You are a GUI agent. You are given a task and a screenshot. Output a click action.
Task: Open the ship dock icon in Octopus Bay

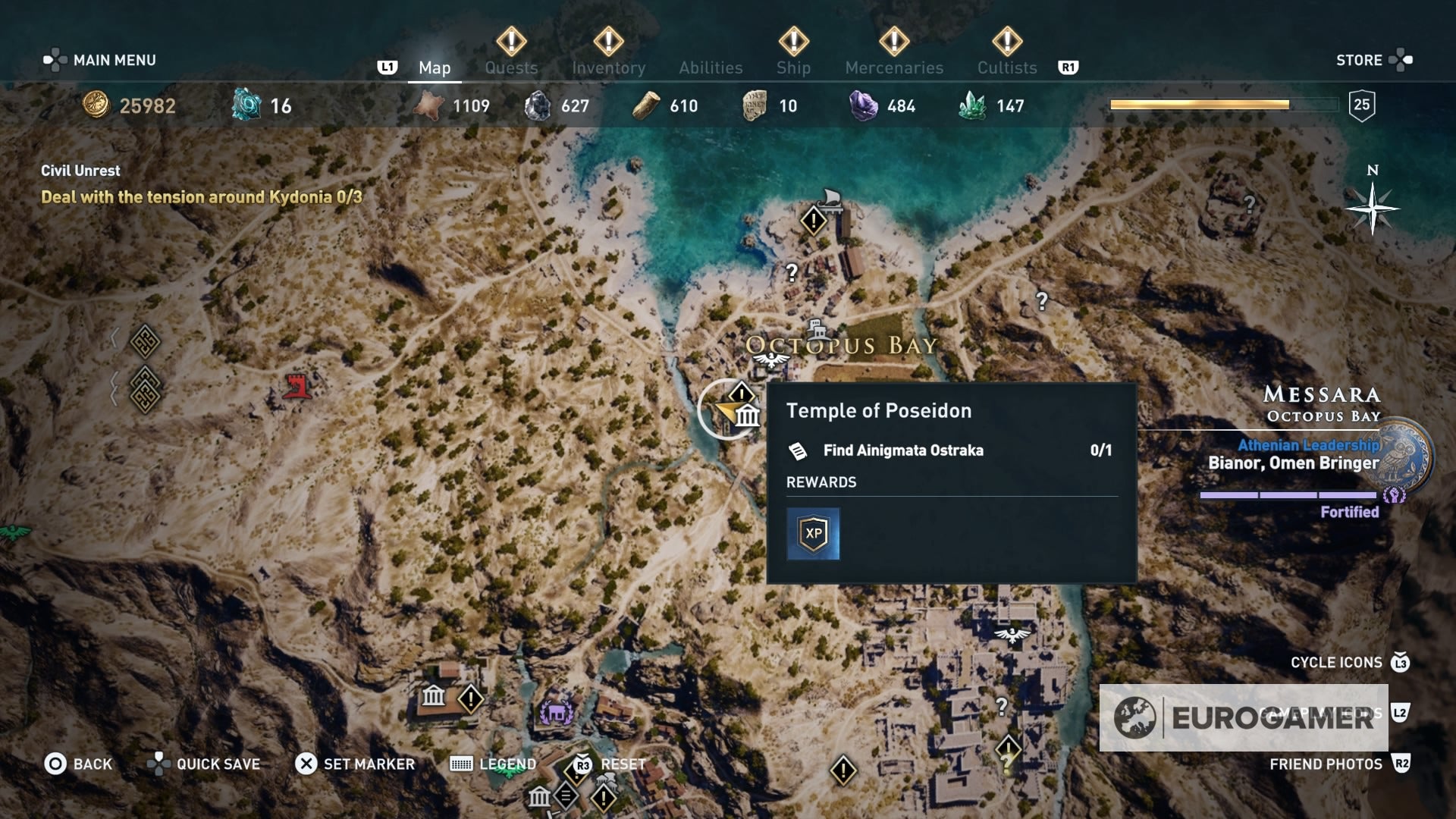click(x=829, y=199)
